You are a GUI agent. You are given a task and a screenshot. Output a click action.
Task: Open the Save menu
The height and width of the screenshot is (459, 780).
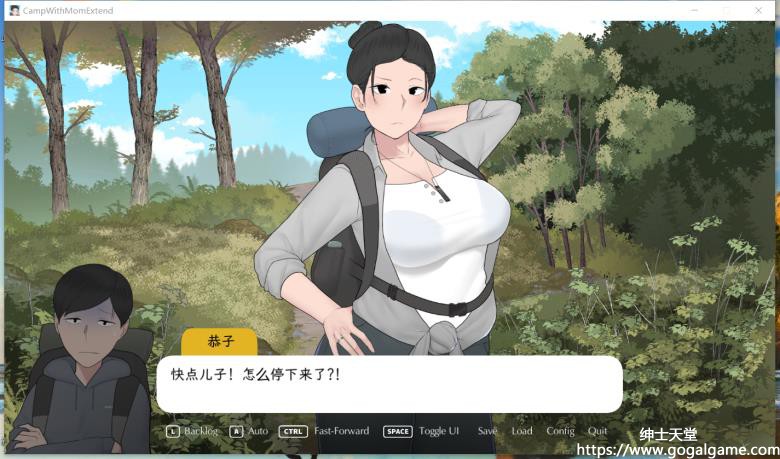(487, 431)
